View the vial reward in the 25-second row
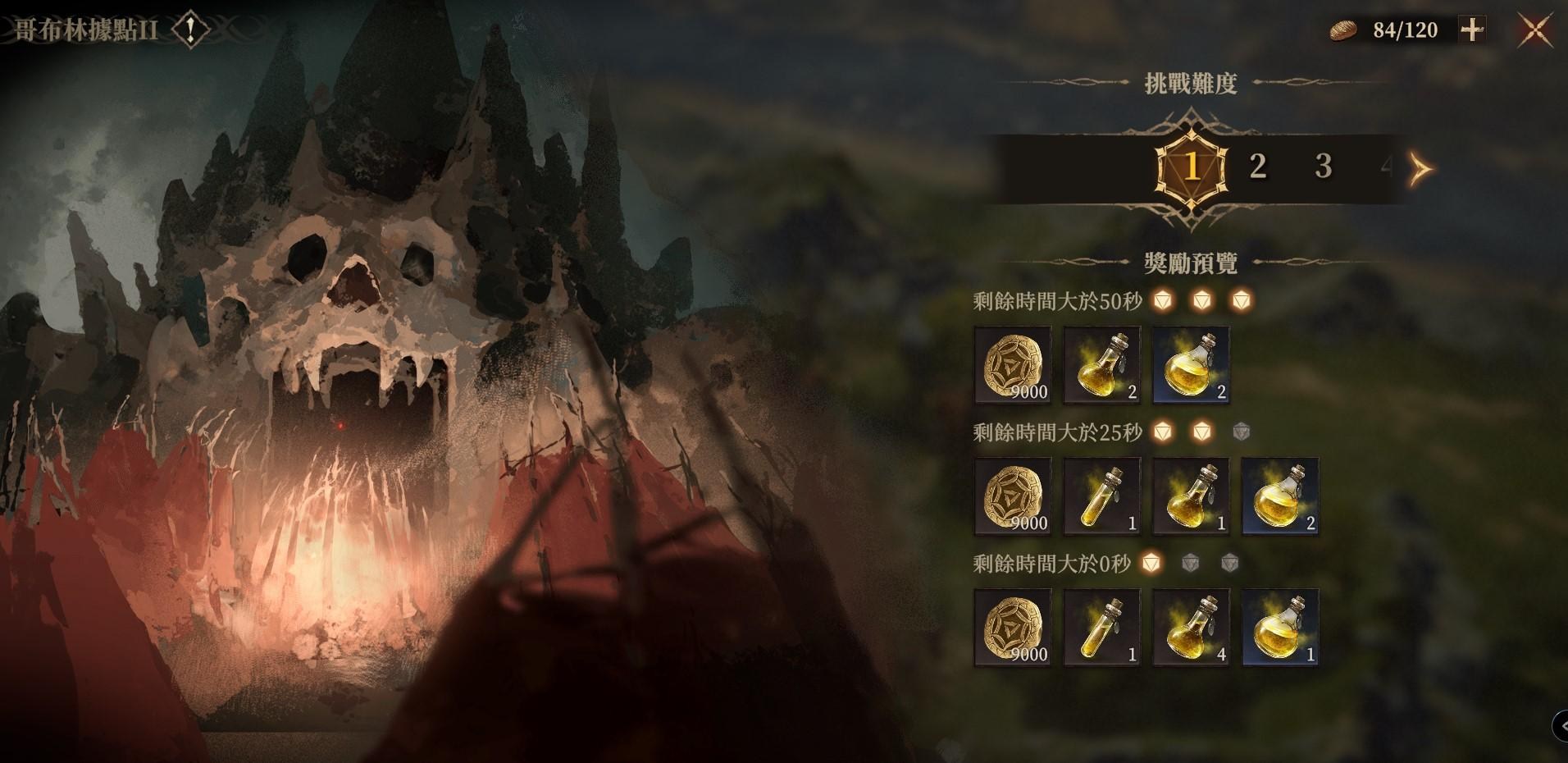The image size is (1568, 763). [x=1101, y=496]
